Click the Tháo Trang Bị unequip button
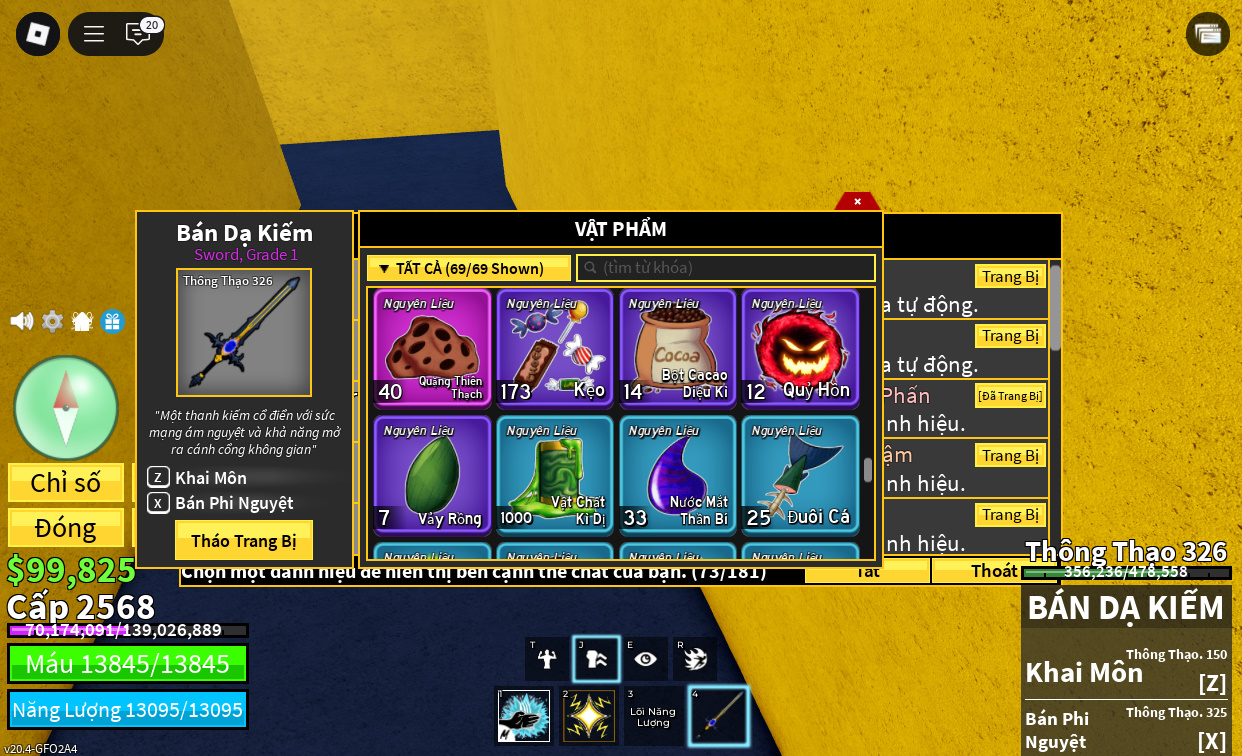Image resolution: width=1242 pixels, height=756 pixels. [243, 540]
